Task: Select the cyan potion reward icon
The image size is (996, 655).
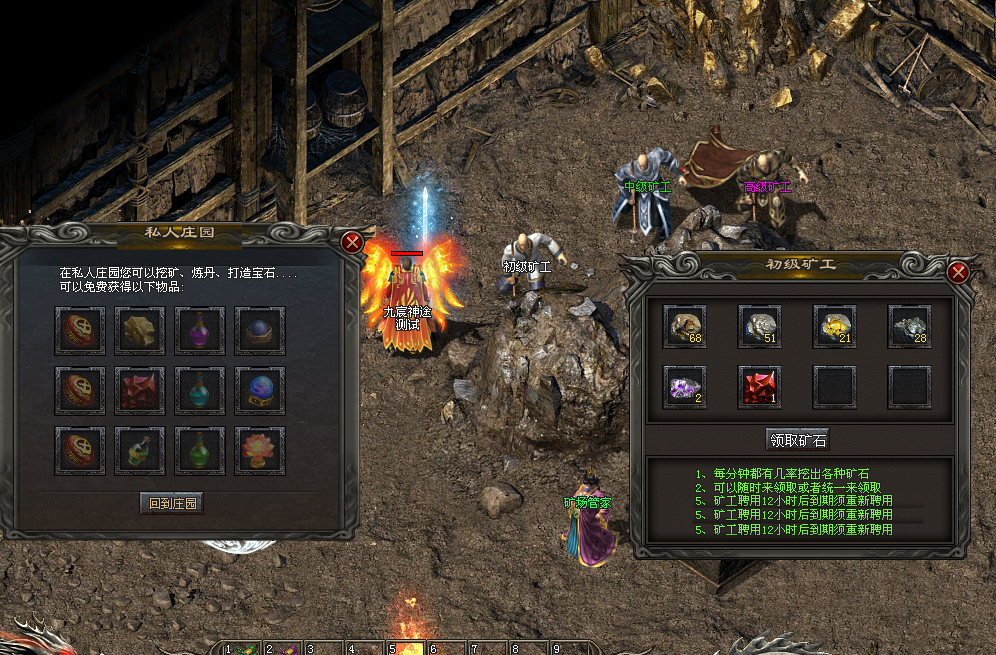Action: (200, 390)
